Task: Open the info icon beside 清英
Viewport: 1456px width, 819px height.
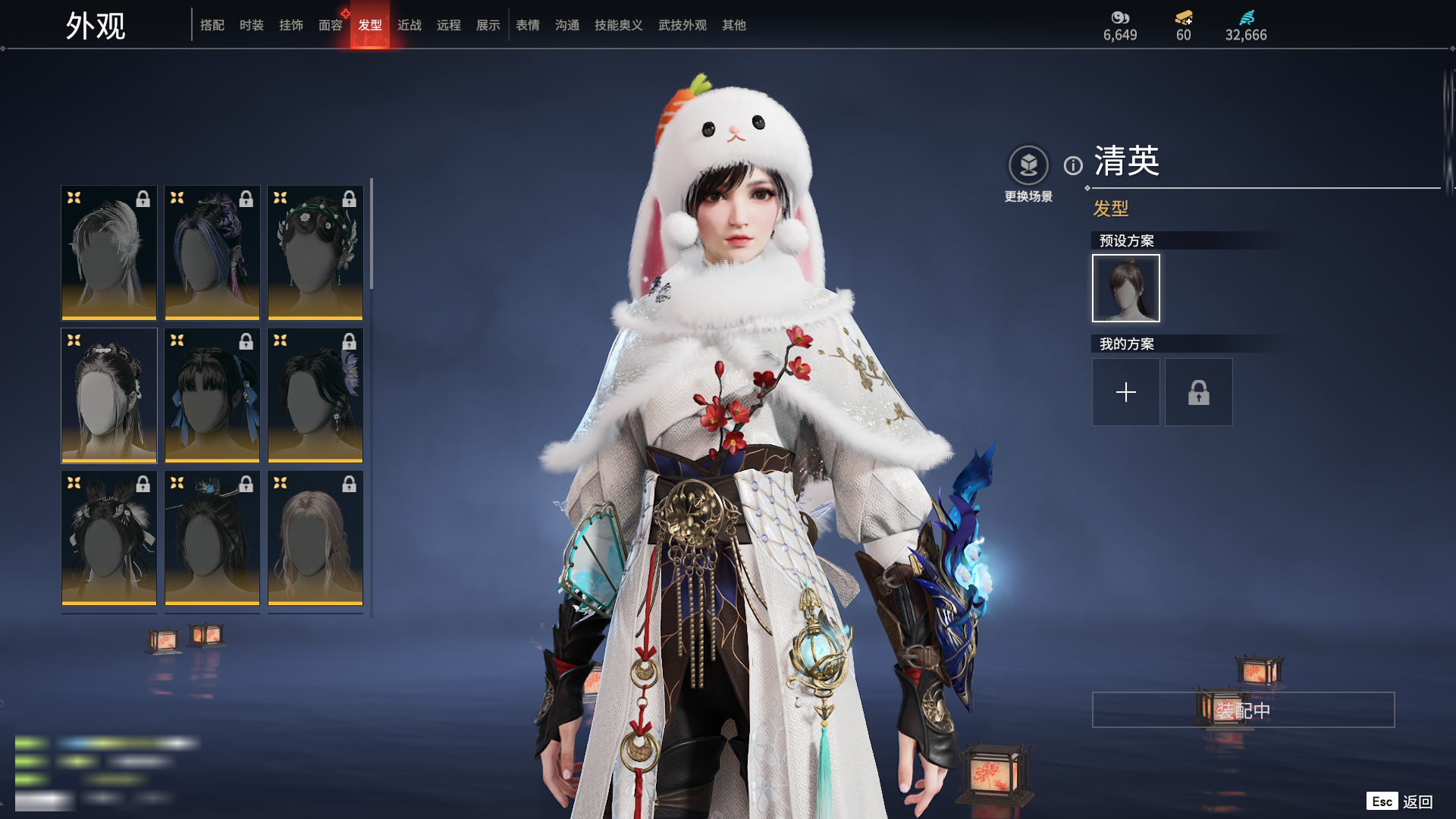Action: (x=1073, y=165)
